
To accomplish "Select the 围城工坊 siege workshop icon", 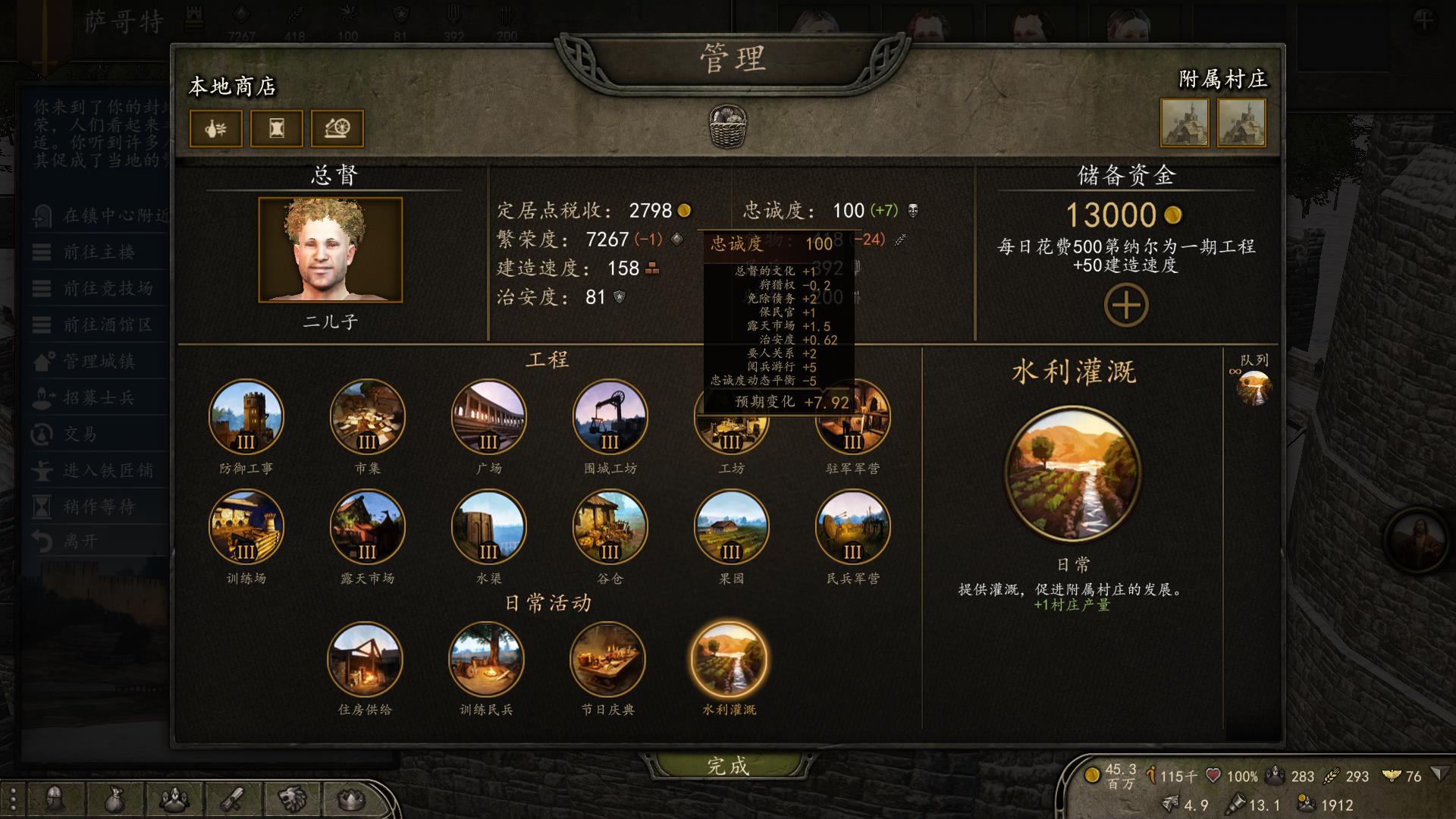I will click(610, 417).
